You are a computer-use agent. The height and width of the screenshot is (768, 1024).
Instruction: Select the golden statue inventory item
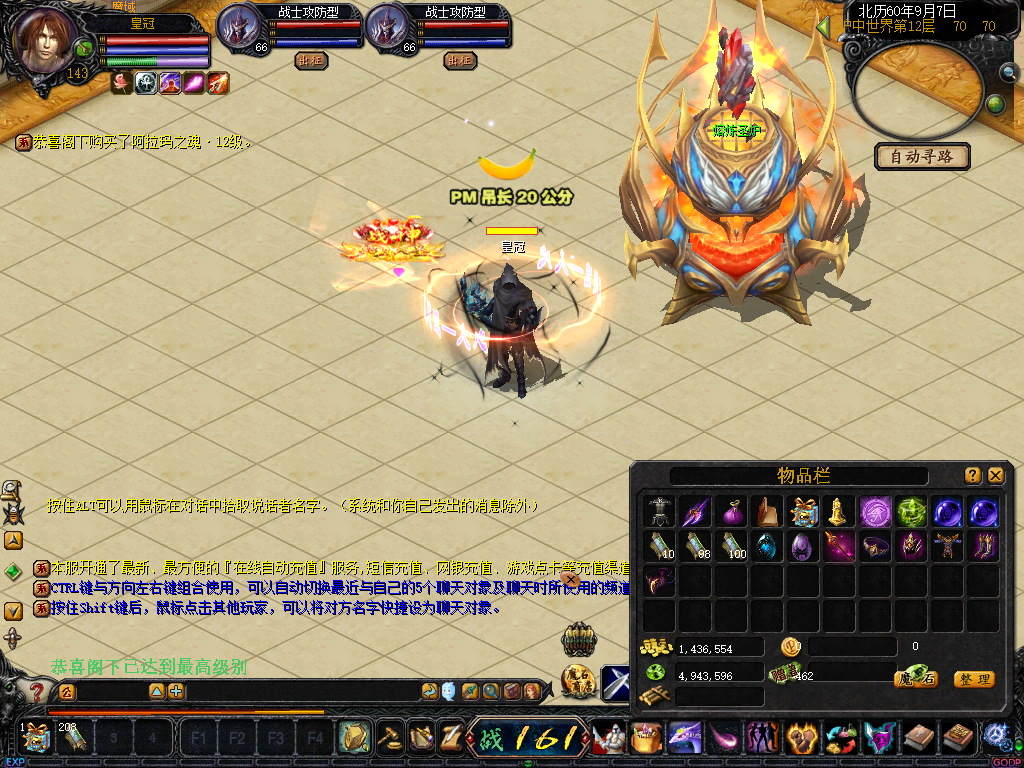(x=838, y=513)
